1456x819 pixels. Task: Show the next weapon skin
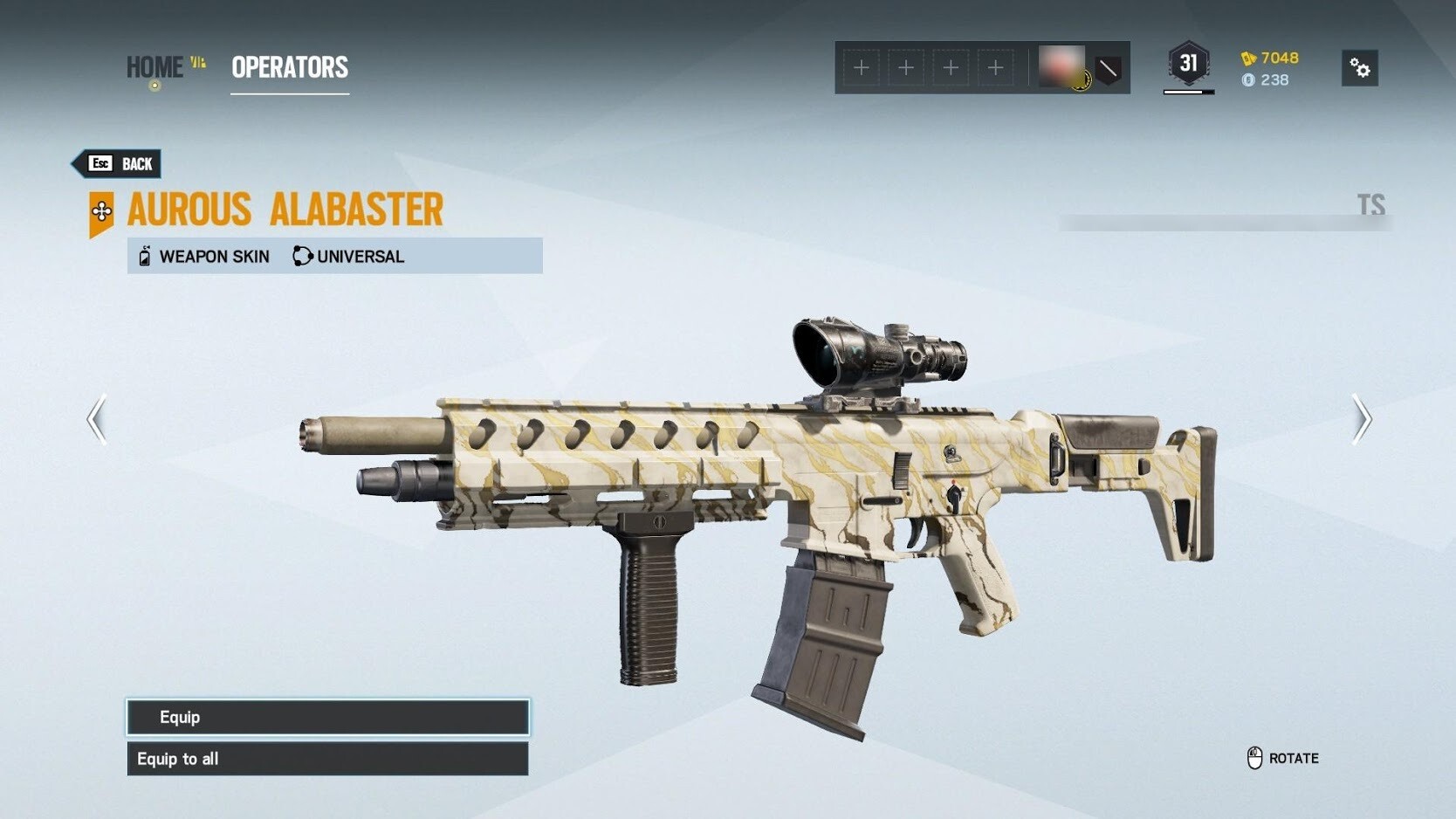(x=1361, y=420)
